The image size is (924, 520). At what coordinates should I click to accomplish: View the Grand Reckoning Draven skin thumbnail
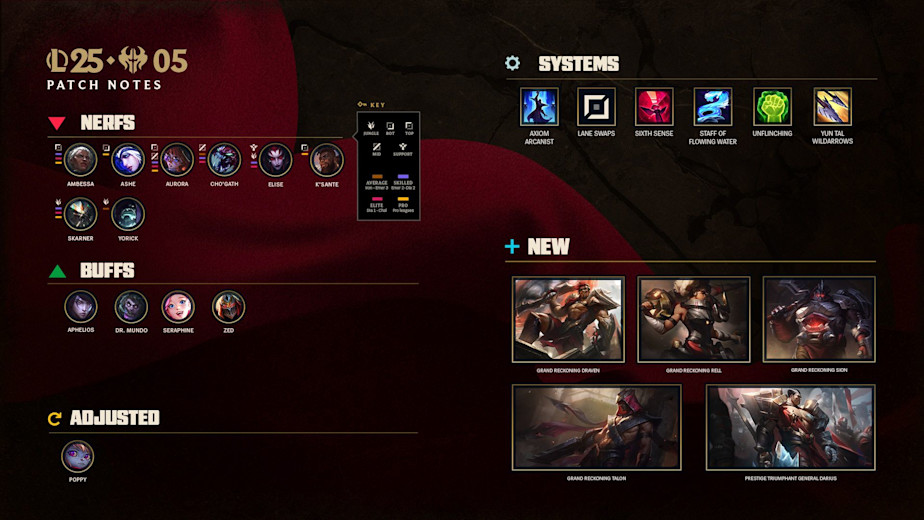pyautogui.click(x=568, y=319)
